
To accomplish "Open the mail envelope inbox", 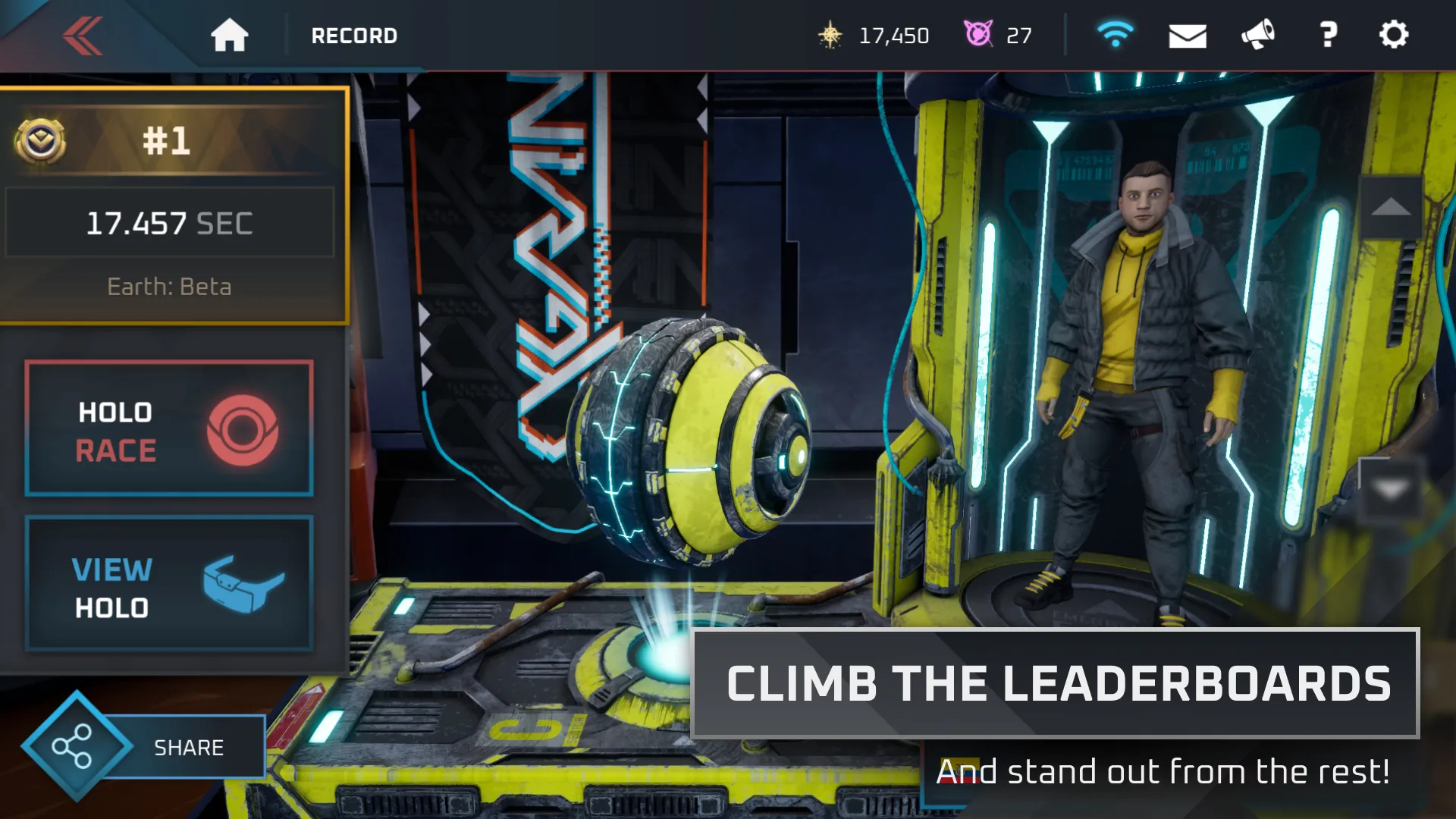I will [1188, 35].
